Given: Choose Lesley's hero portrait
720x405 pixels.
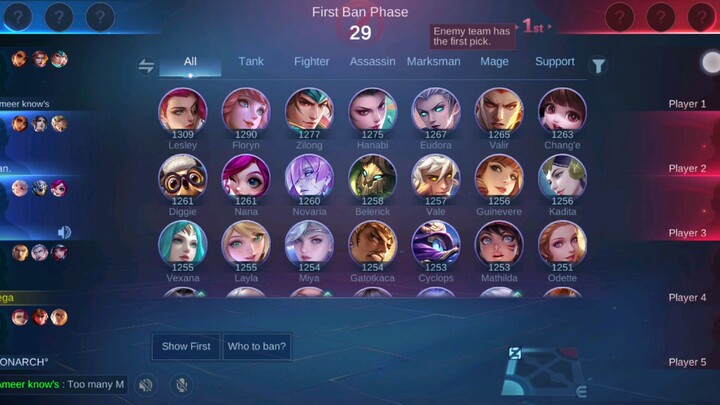Looking at the screenshot, I should click(x=183, y=111).
